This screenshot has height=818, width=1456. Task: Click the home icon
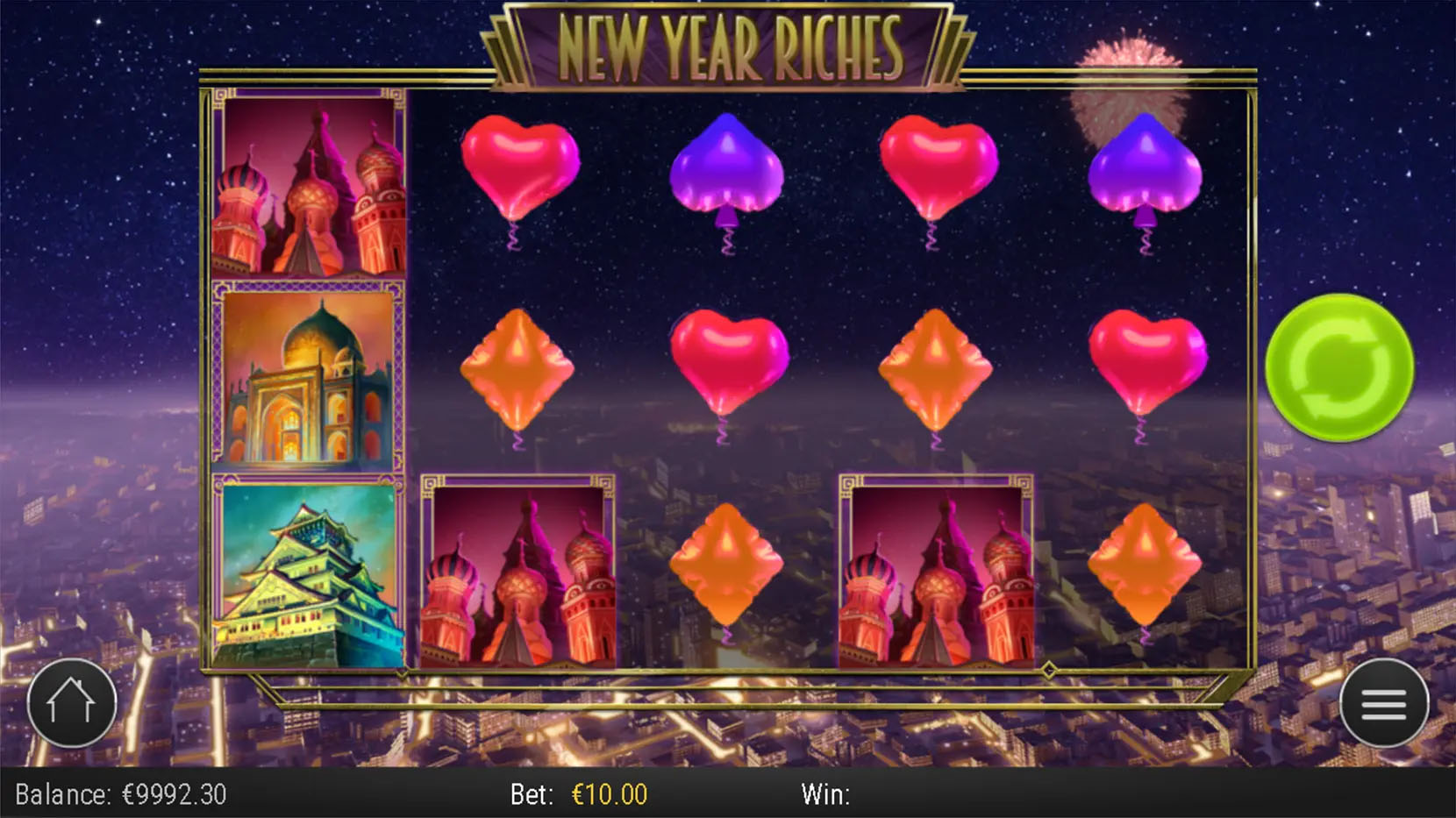pyautogui.click(x=71, y=703)
